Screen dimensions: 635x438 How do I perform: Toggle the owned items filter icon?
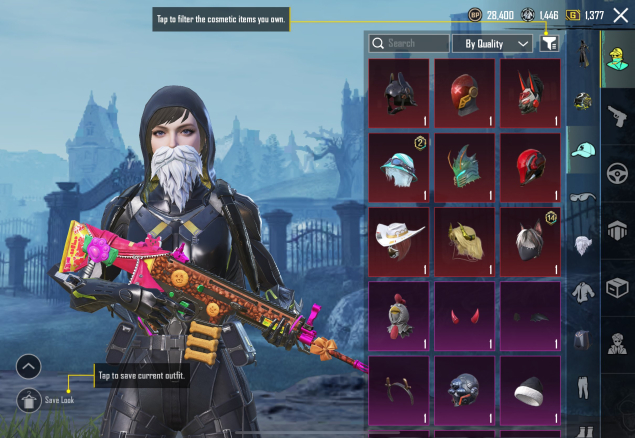click(549, 44)
